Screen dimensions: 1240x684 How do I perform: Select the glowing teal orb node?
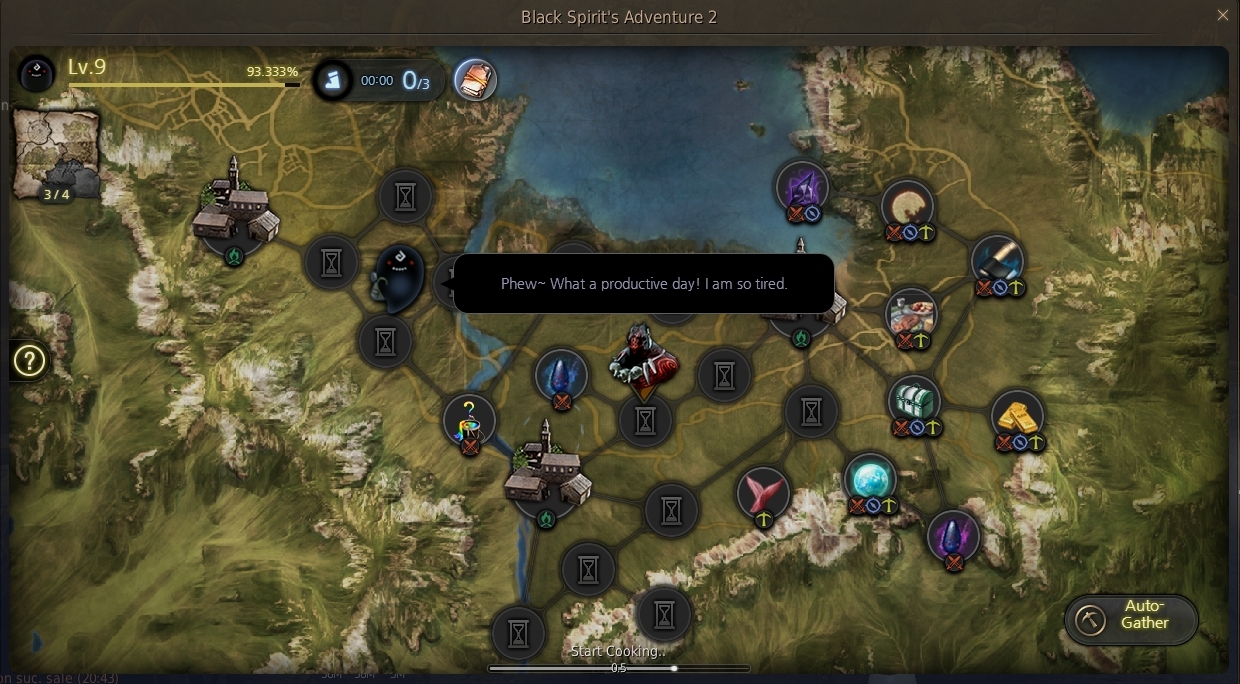click(x=870, y=478)
